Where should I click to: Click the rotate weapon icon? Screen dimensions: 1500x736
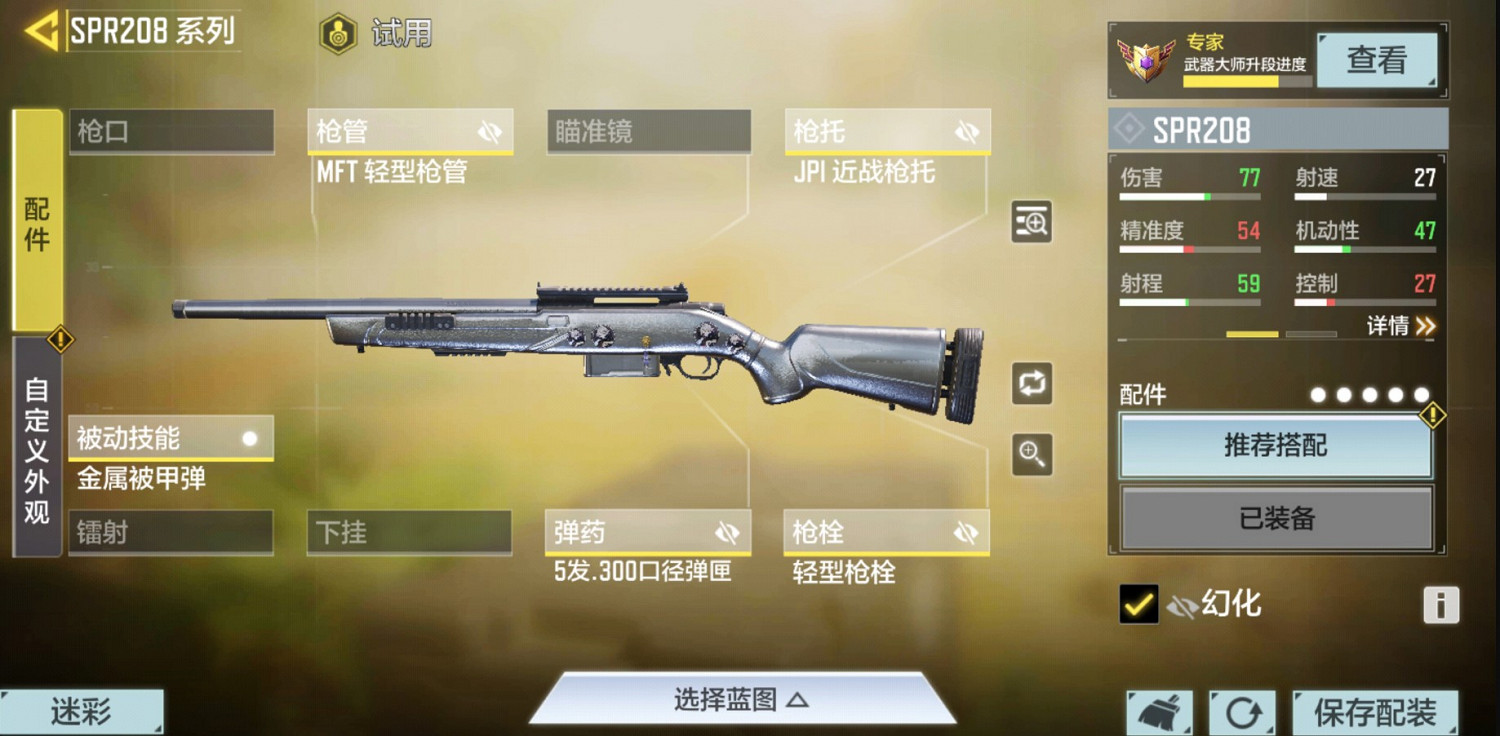click(x=1030, y=384)
